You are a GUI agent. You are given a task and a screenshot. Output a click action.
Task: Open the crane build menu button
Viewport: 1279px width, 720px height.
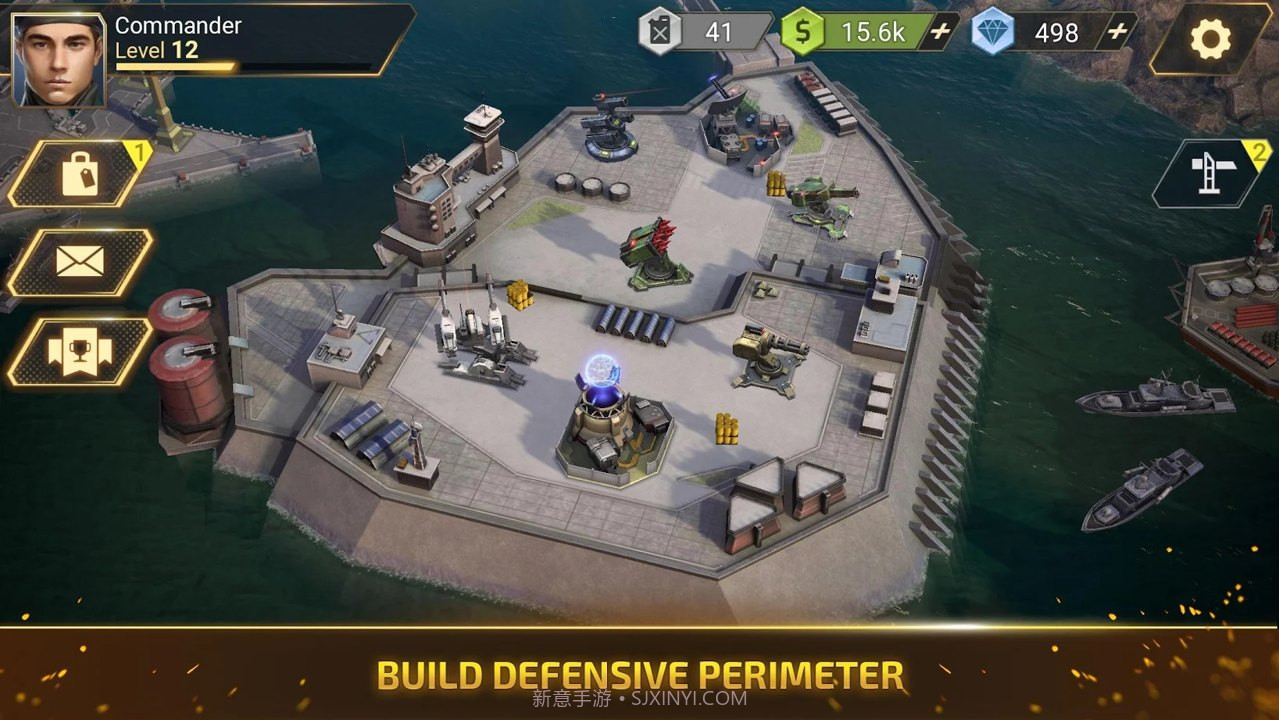point(1210,174)
